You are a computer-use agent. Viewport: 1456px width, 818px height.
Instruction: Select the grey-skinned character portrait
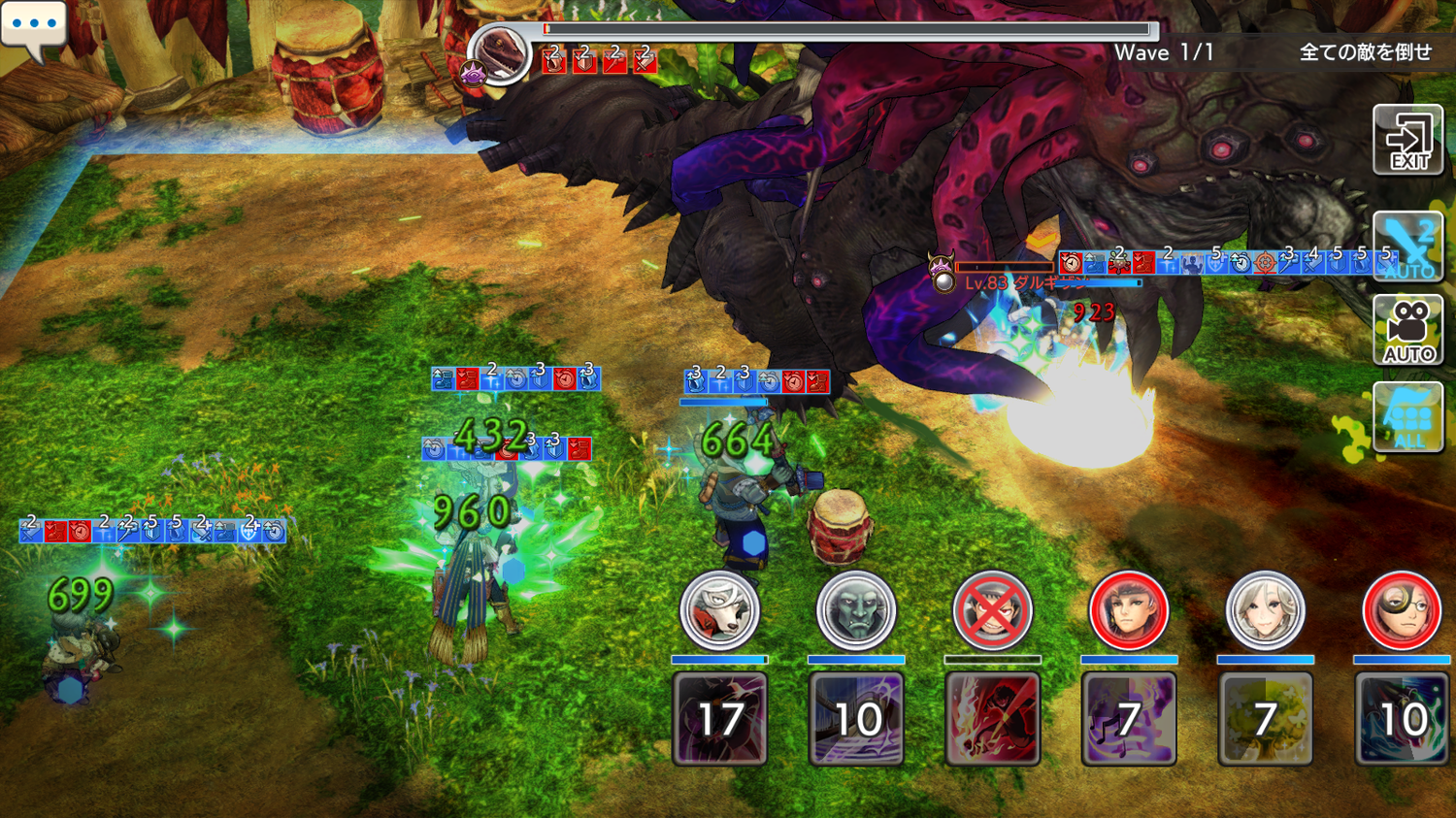click(x=855, y=610)
